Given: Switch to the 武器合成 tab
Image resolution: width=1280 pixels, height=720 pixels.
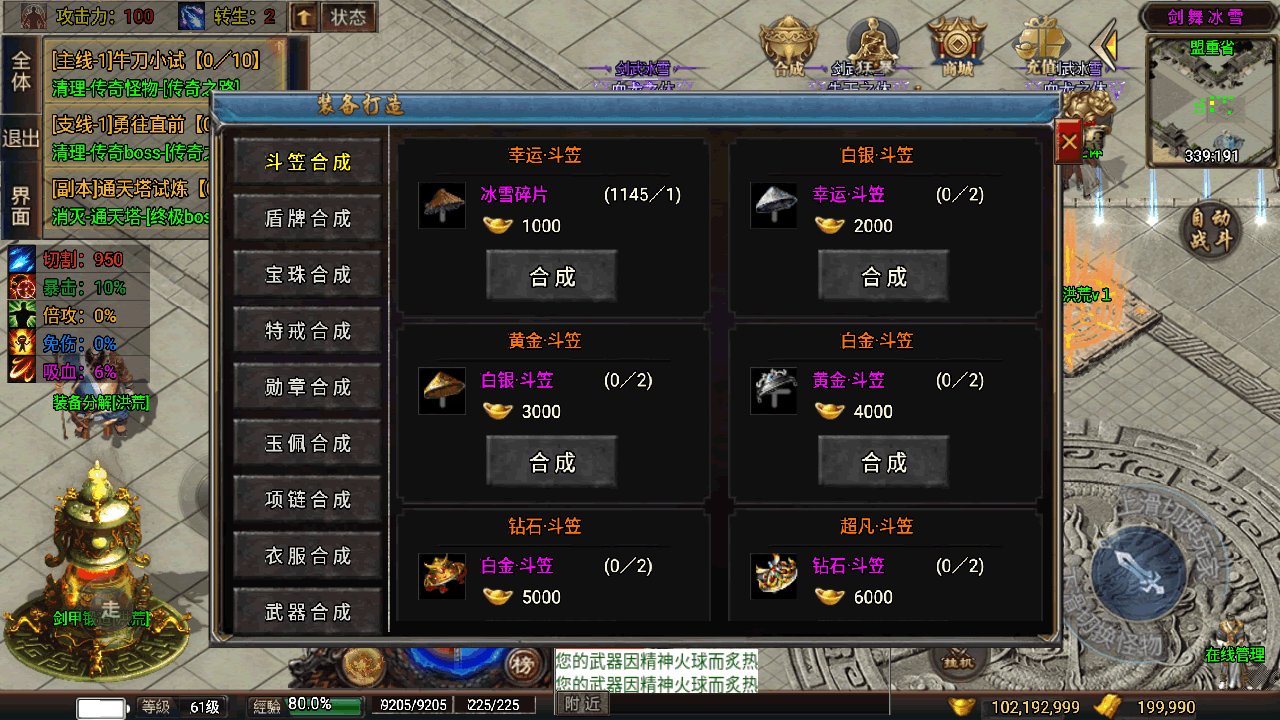Looking at the screenshot, I should click(308, 611).
